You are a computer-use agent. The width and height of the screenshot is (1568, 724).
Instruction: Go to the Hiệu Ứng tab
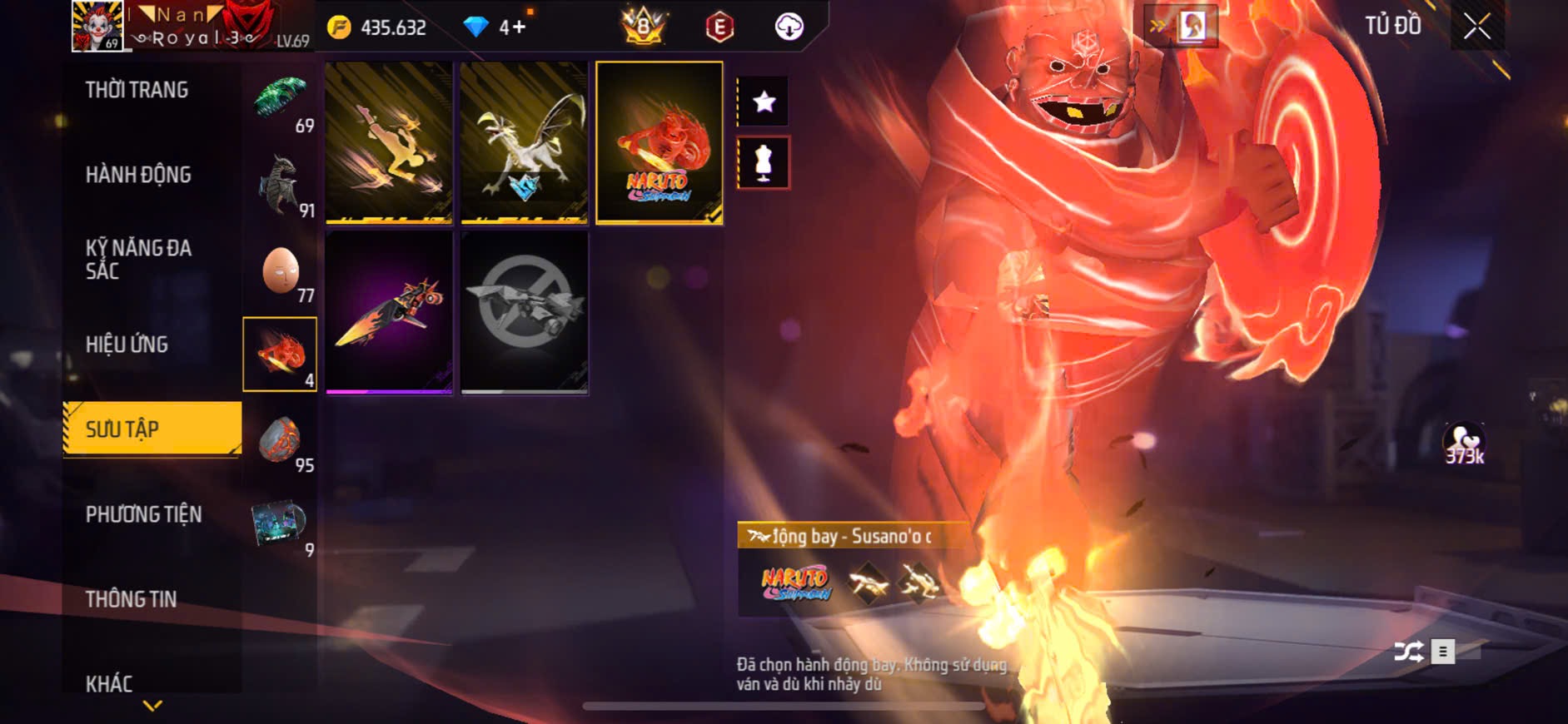(x=127, y=345)
